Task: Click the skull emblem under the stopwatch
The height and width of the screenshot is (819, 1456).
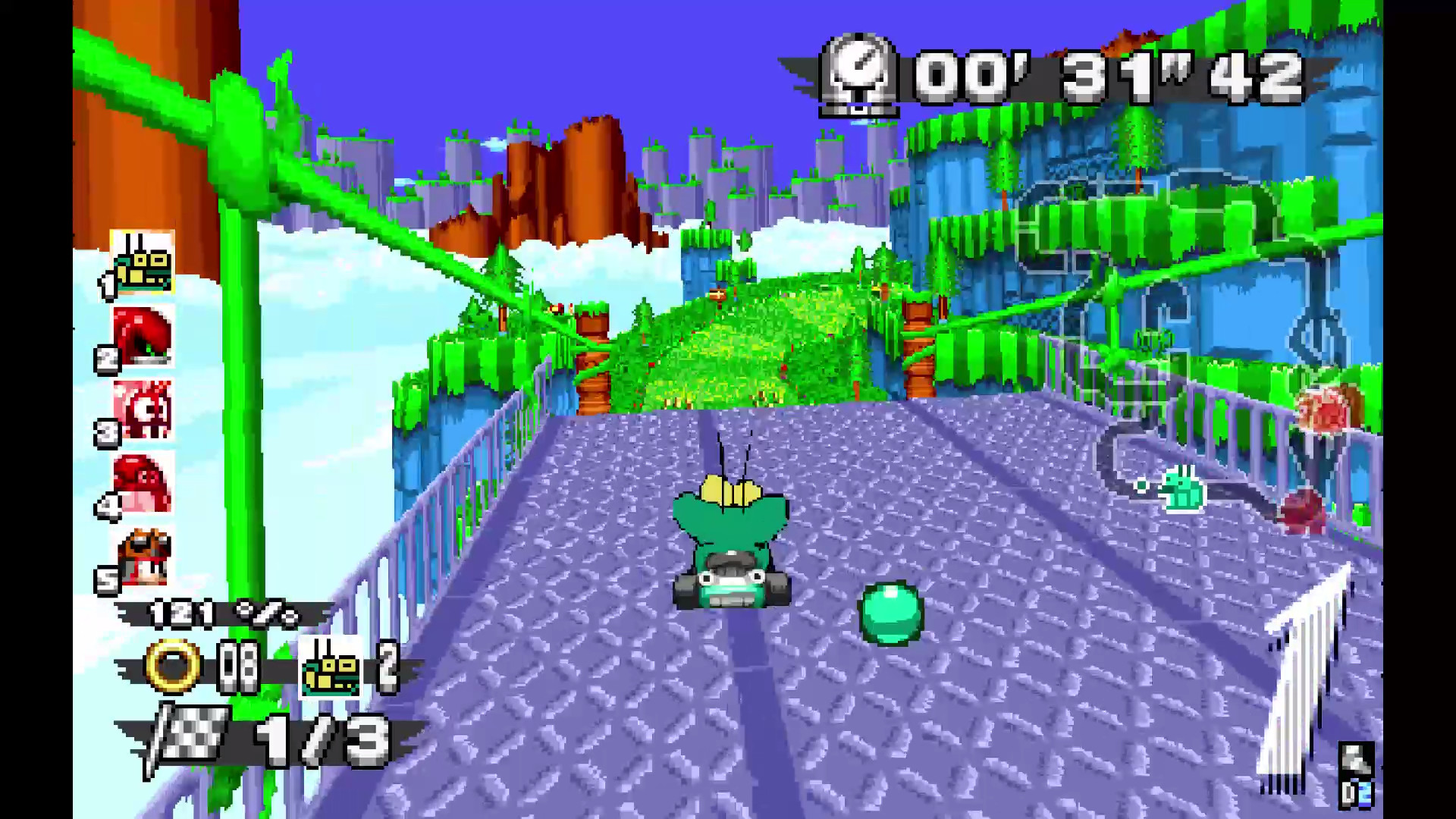Action: [859, 110]
